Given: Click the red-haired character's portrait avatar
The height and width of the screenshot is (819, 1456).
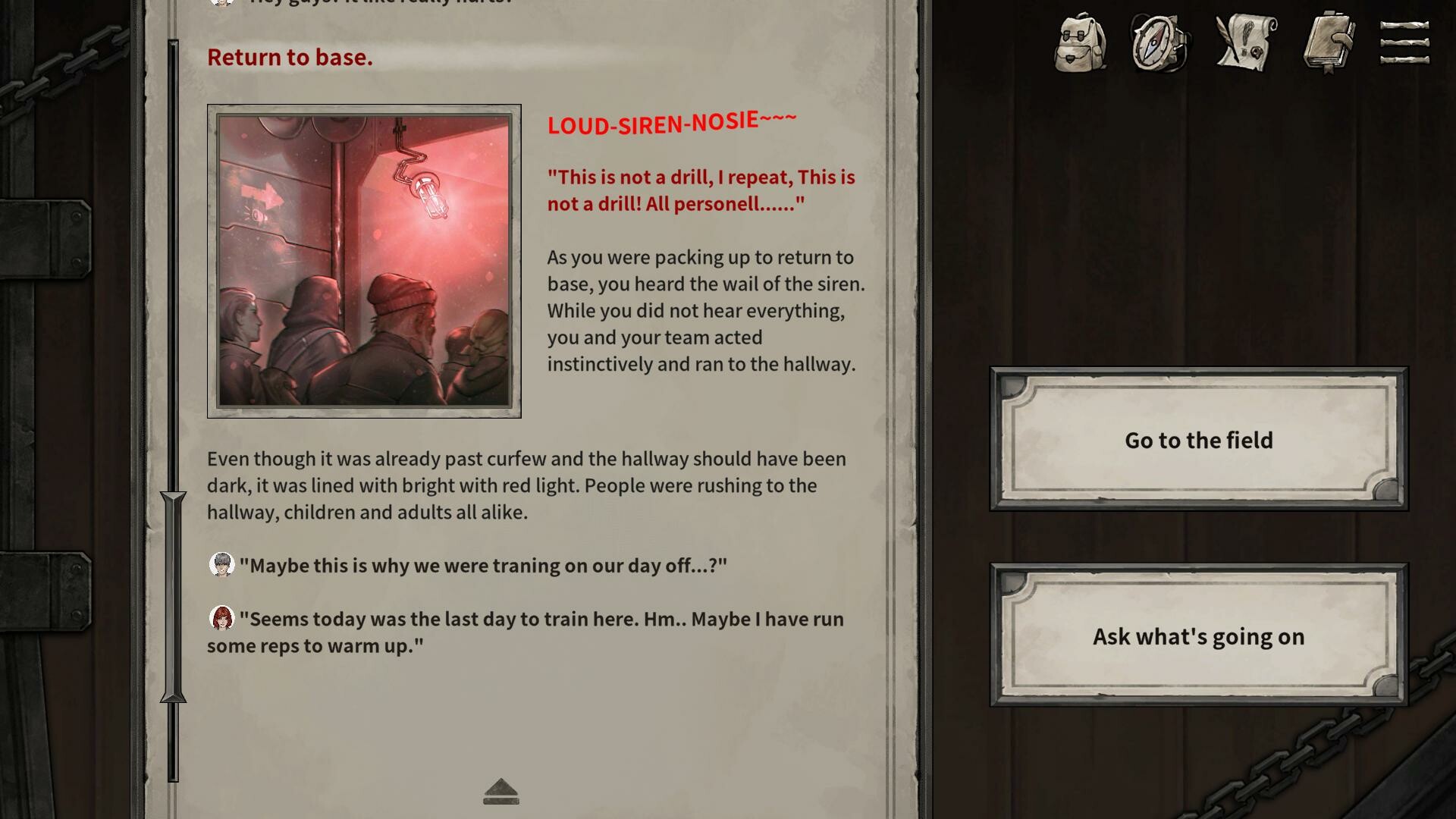Looking at the screenshot, I should coord(221,619).
